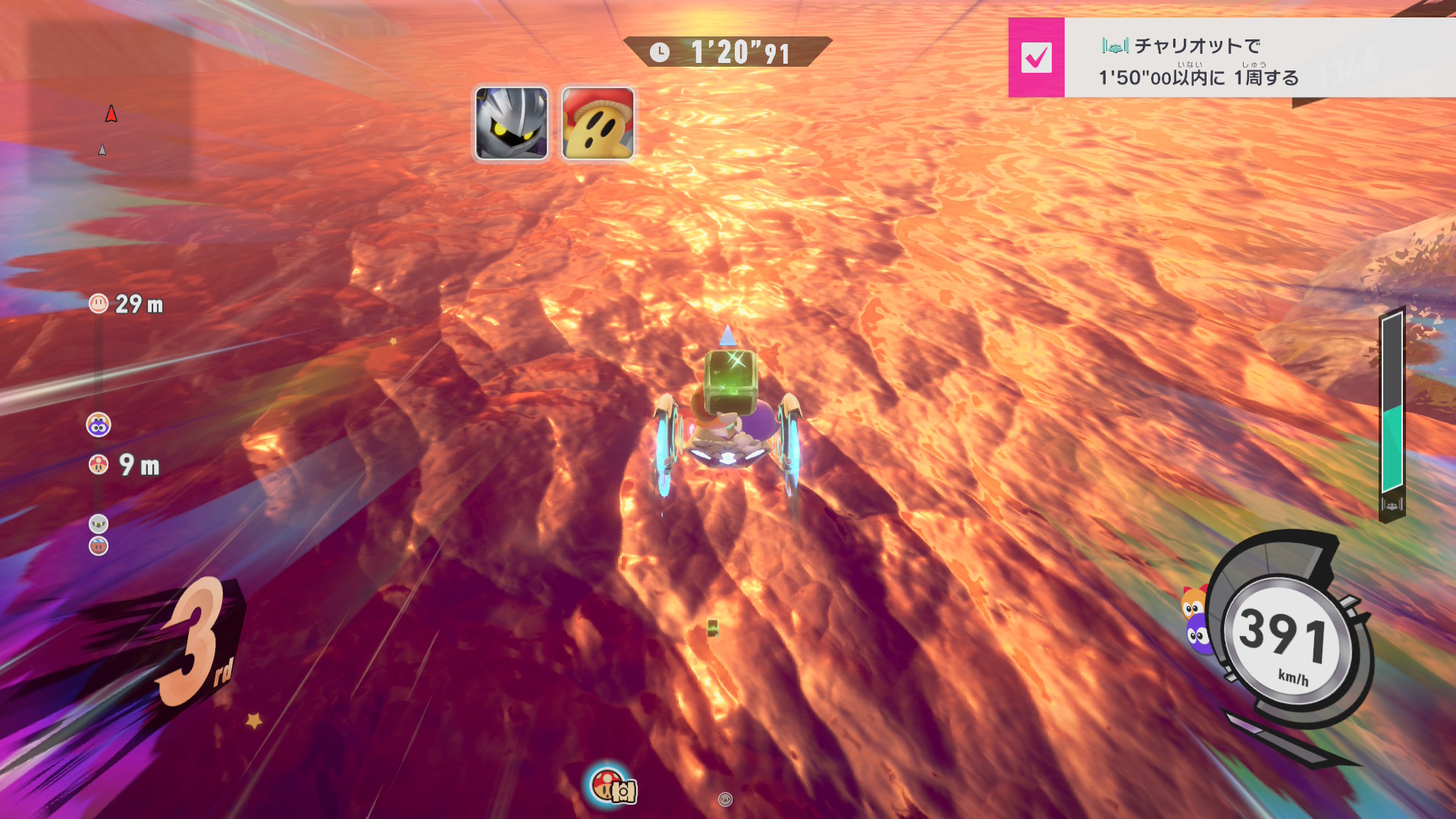Viewport: 1456px width, 819px height.
Task: Click the mushroom rider icon beside 9 m
Action: 99,464
